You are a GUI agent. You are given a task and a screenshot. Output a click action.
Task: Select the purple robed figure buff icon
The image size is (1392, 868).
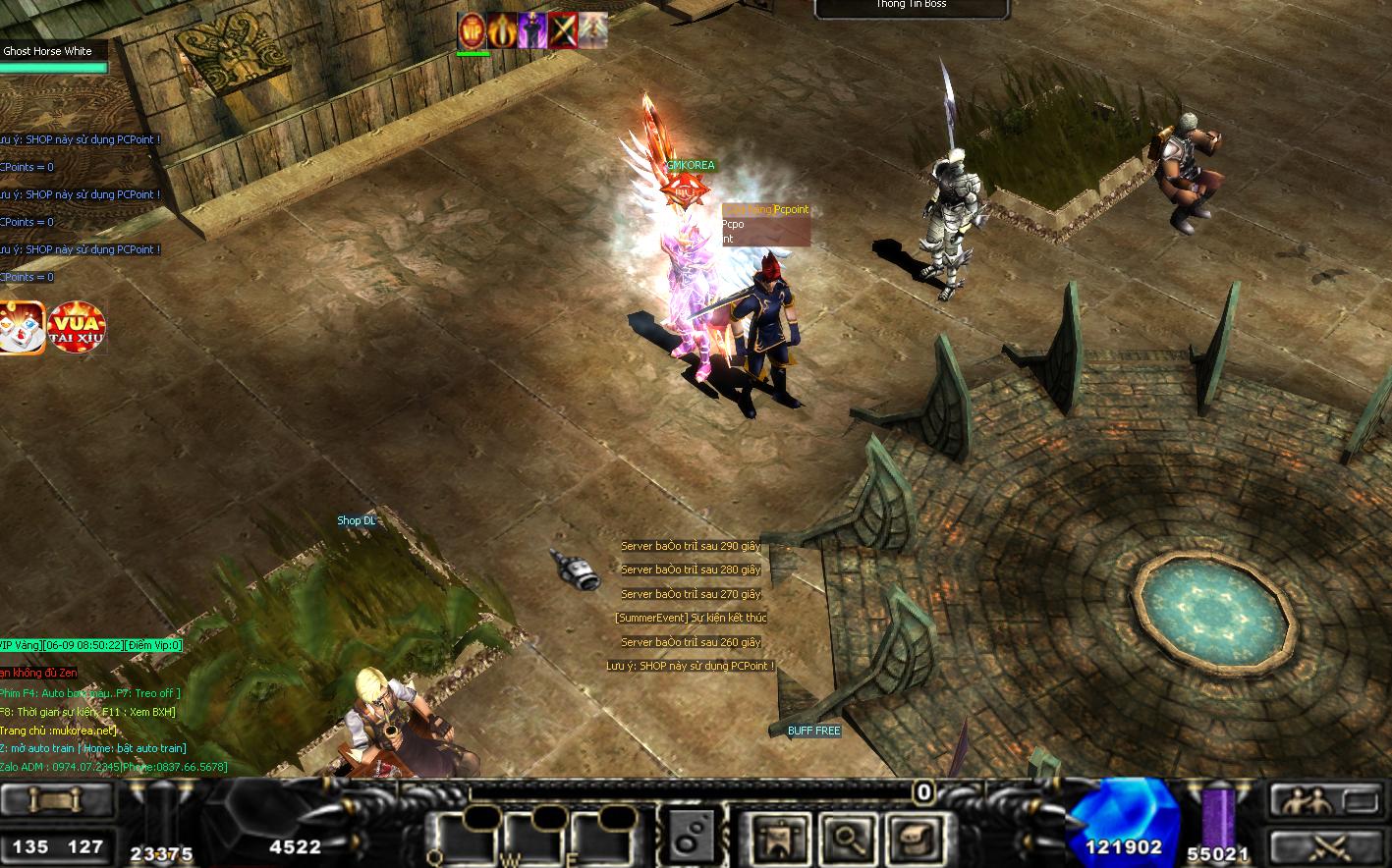point(532,30)
